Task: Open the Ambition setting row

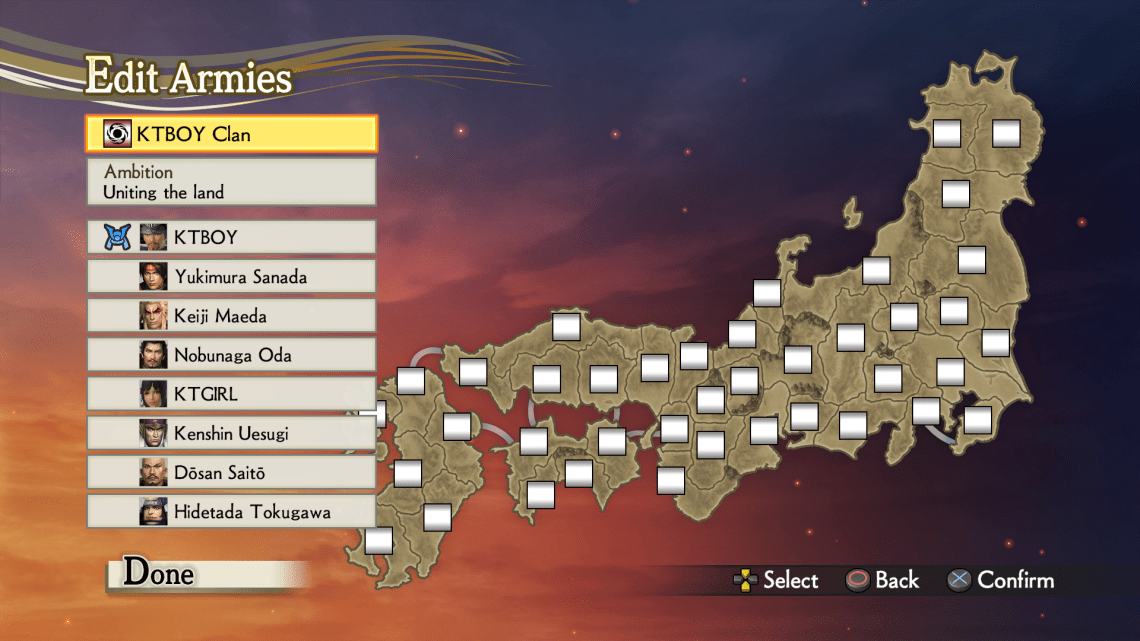Action: 231,182
